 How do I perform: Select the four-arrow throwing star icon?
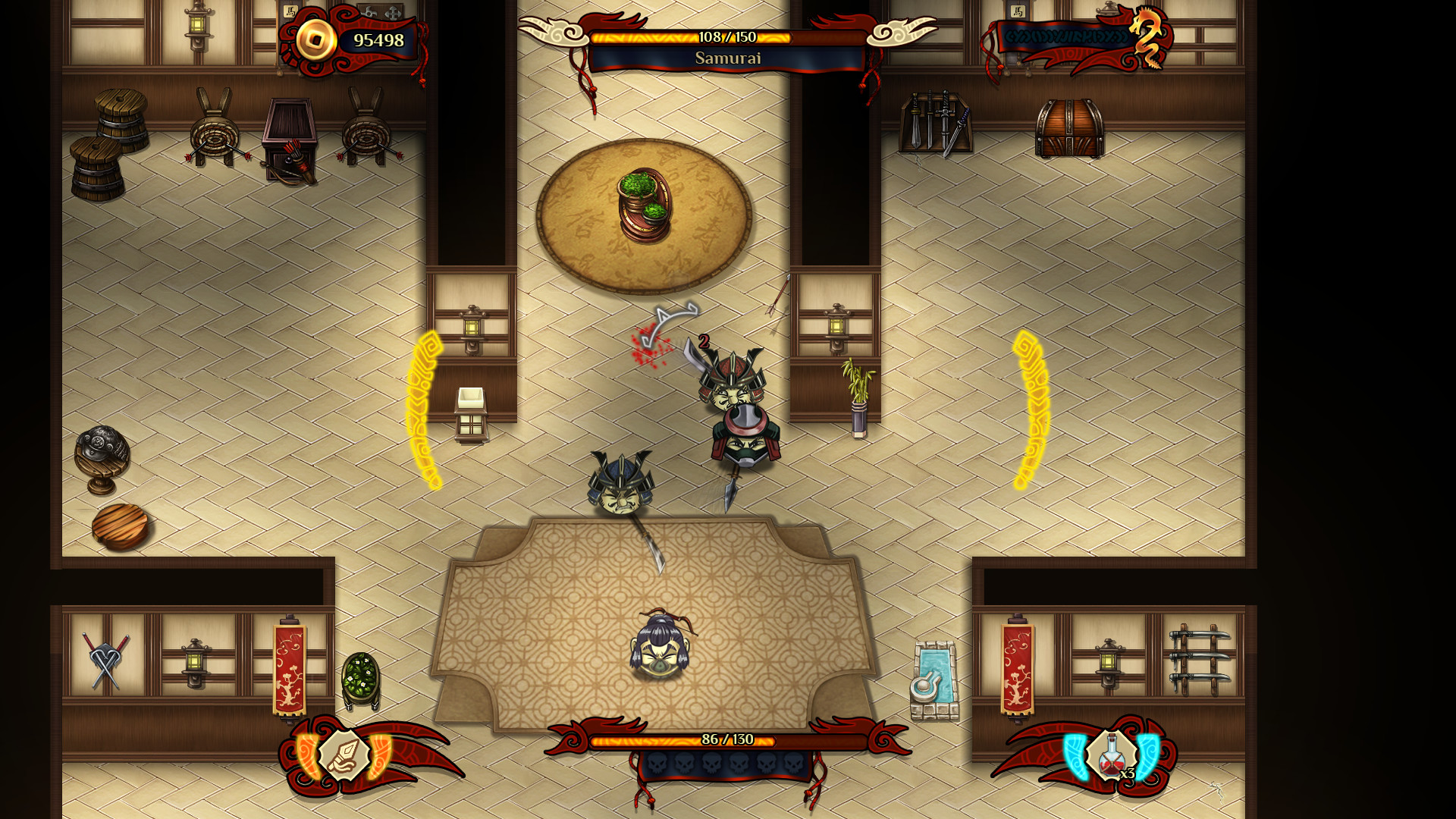[x=394, y=14]
